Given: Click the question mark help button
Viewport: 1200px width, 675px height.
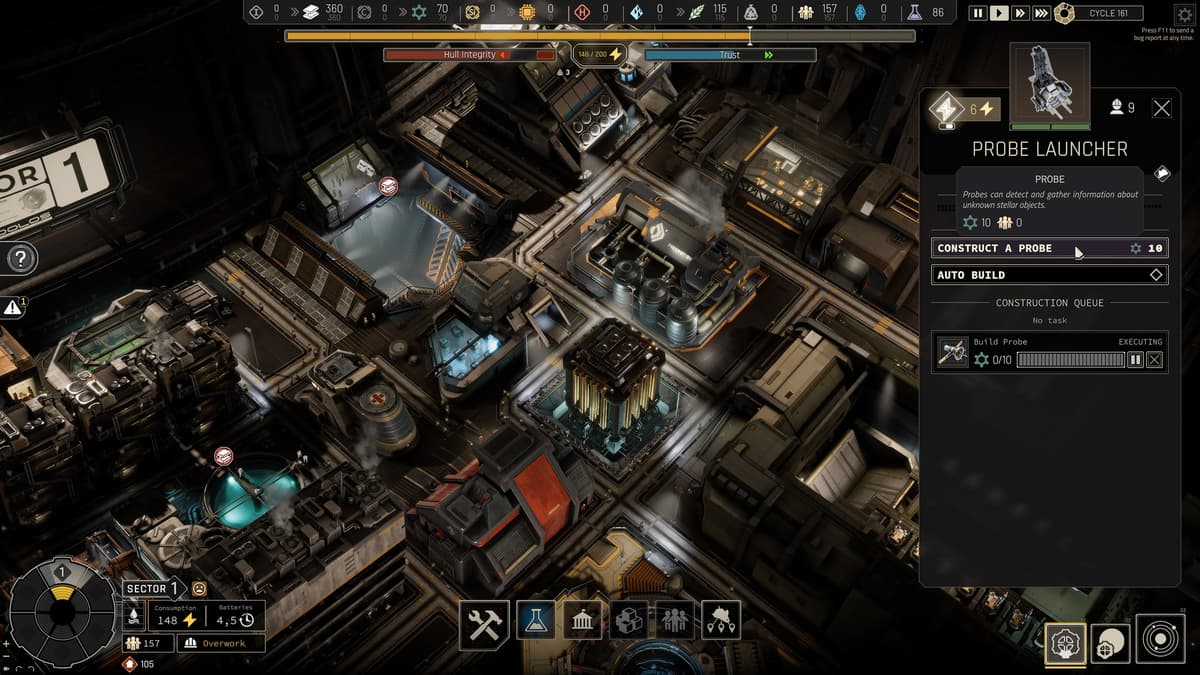Looking at the screenshot, I should [x=21, y=260].
